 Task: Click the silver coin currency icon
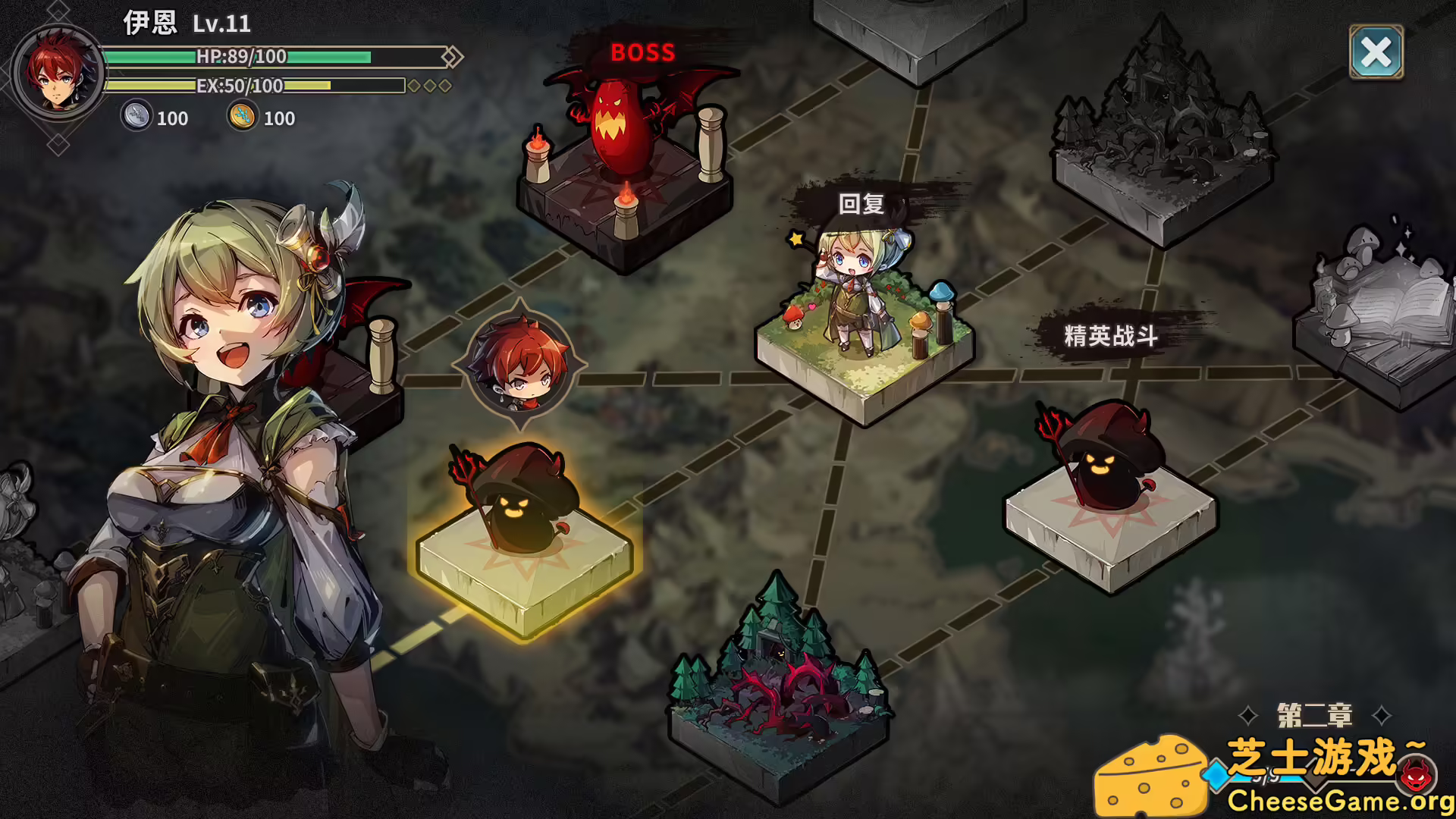[x=135, y=118]
